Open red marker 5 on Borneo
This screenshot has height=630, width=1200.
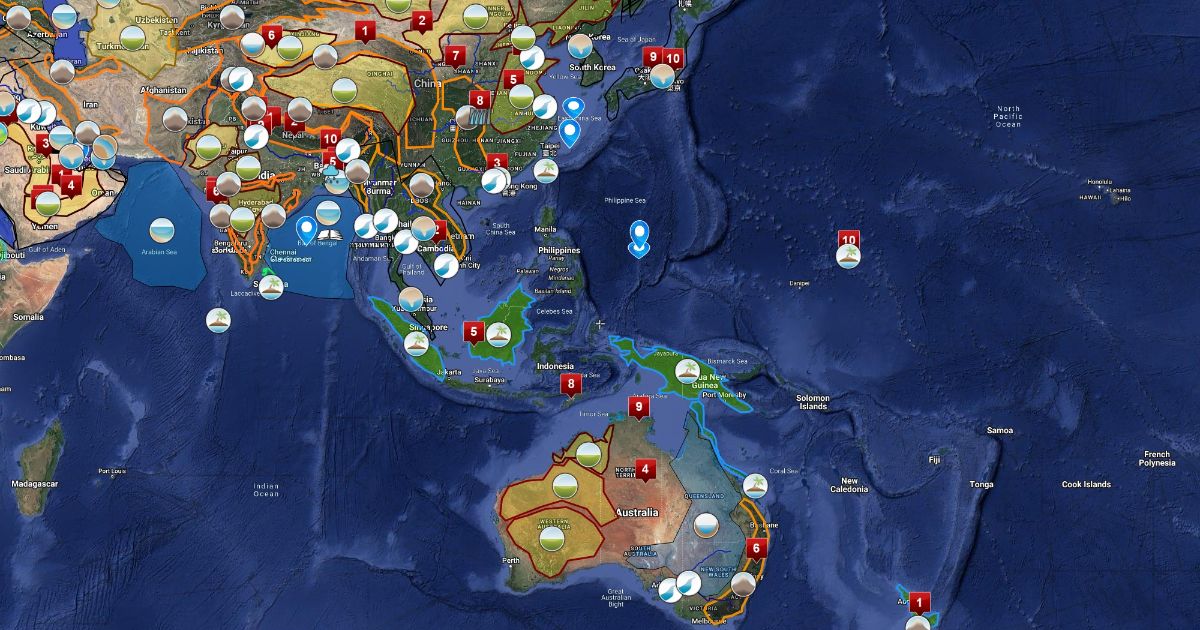(474, 331)
